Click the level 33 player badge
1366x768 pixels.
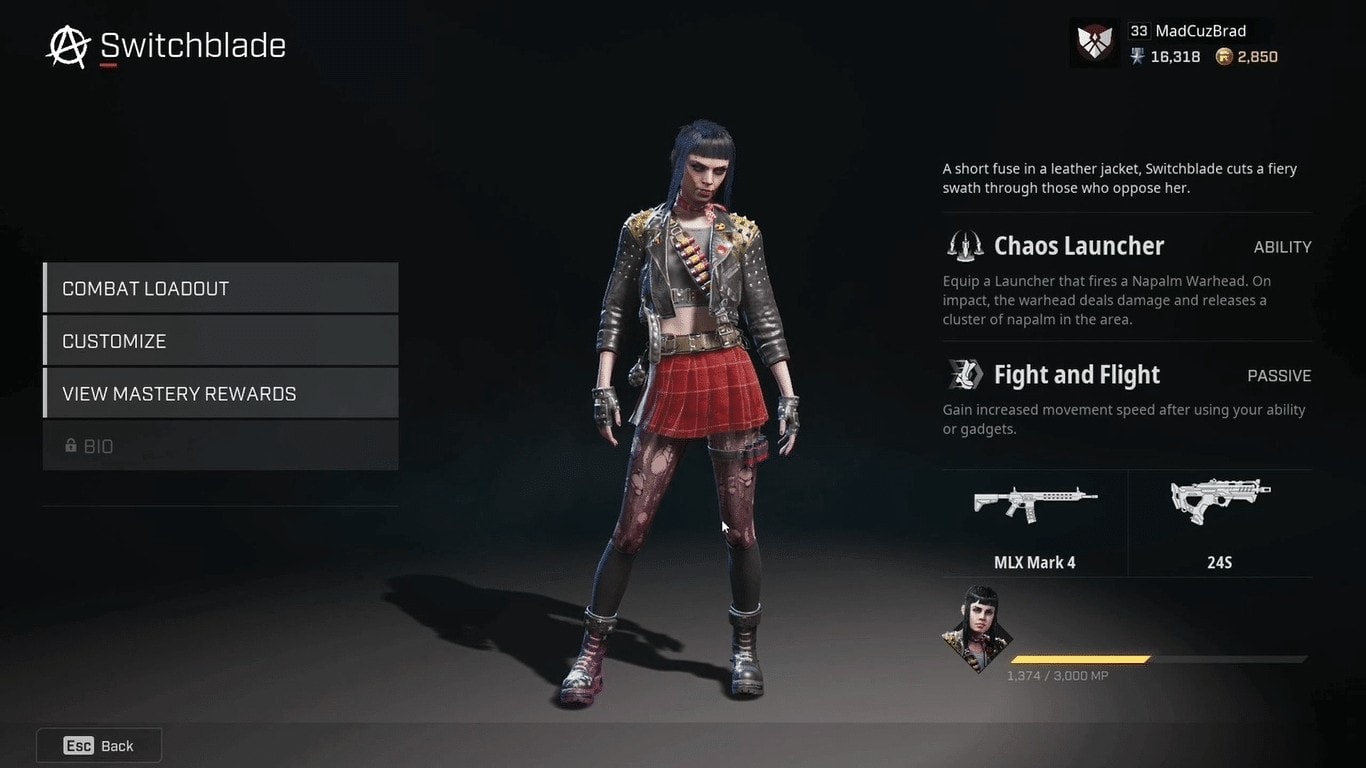[1140, 30]
